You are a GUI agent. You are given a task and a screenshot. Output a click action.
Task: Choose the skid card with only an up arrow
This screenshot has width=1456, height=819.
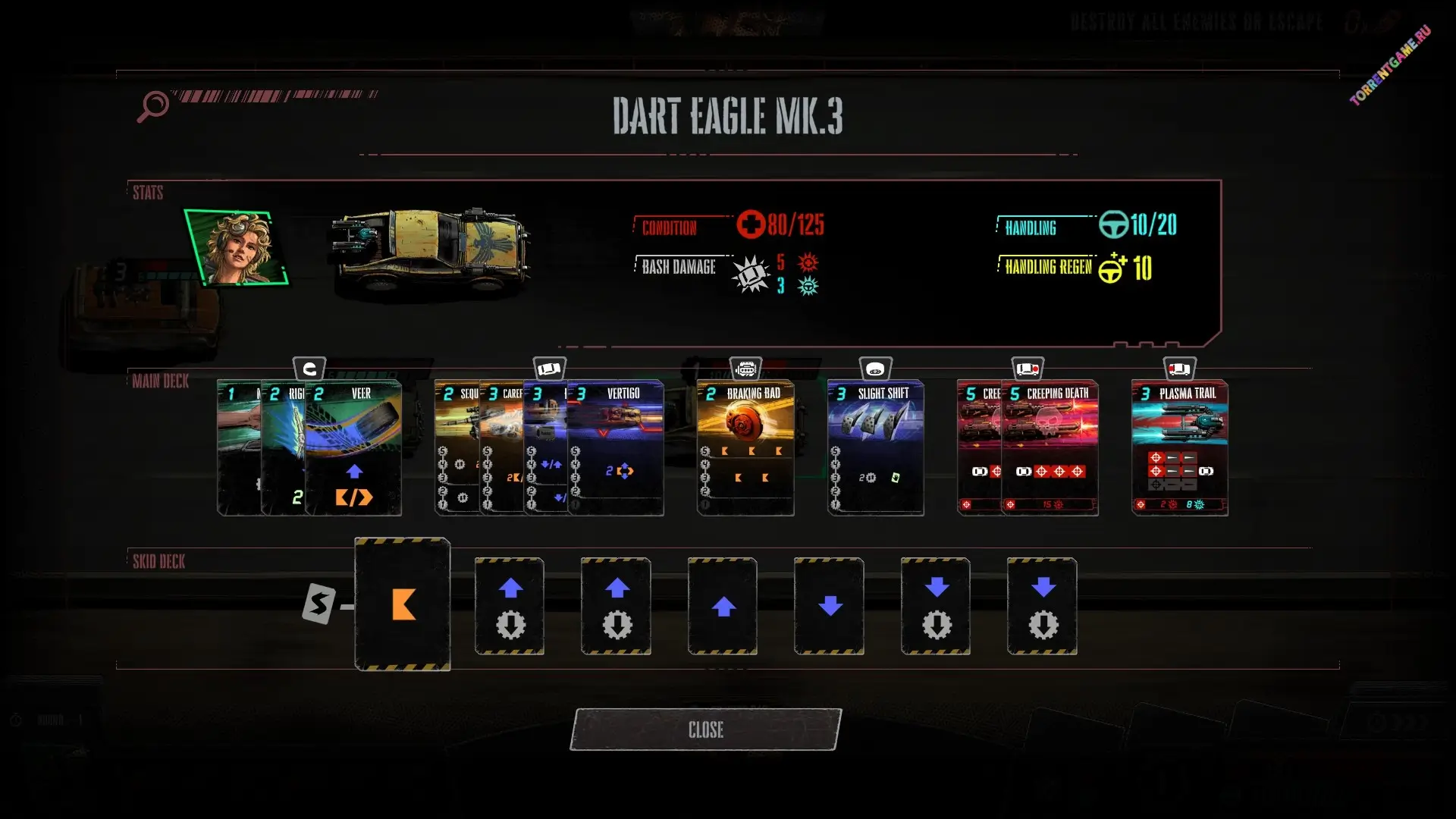[723, 606]
